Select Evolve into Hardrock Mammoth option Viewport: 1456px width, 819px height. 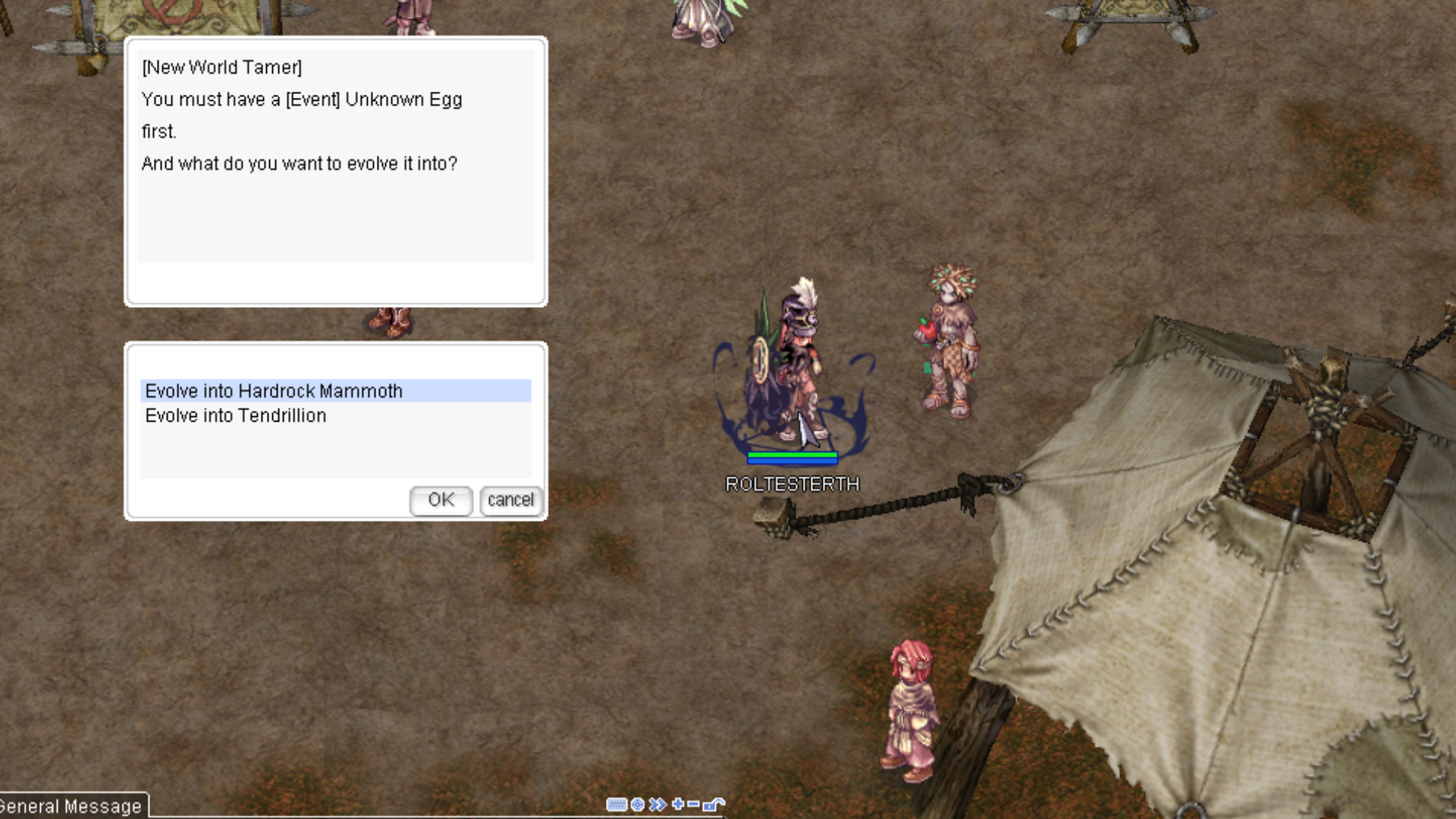(x=274, y=391)
